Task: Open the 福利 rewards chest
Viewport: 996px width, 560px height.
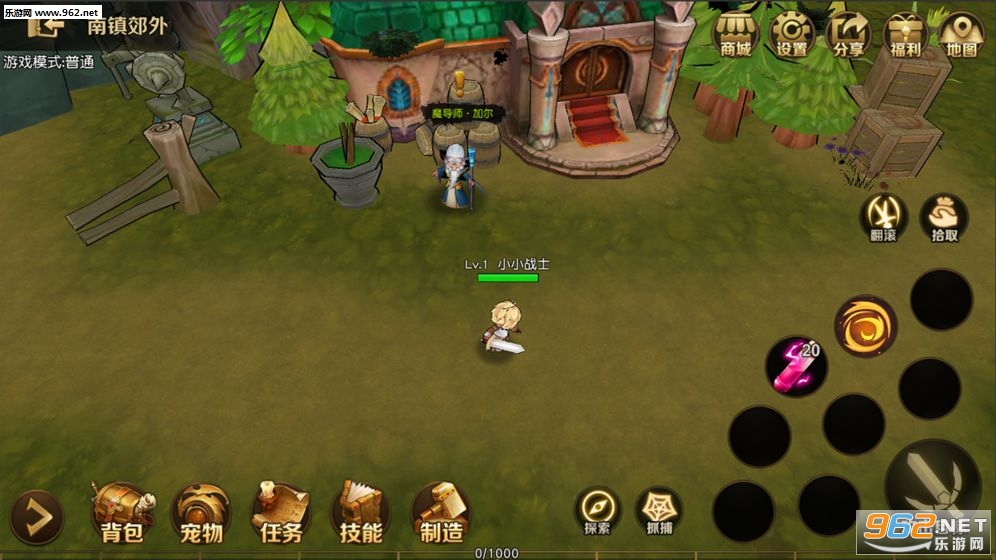Action: (904, 33)
